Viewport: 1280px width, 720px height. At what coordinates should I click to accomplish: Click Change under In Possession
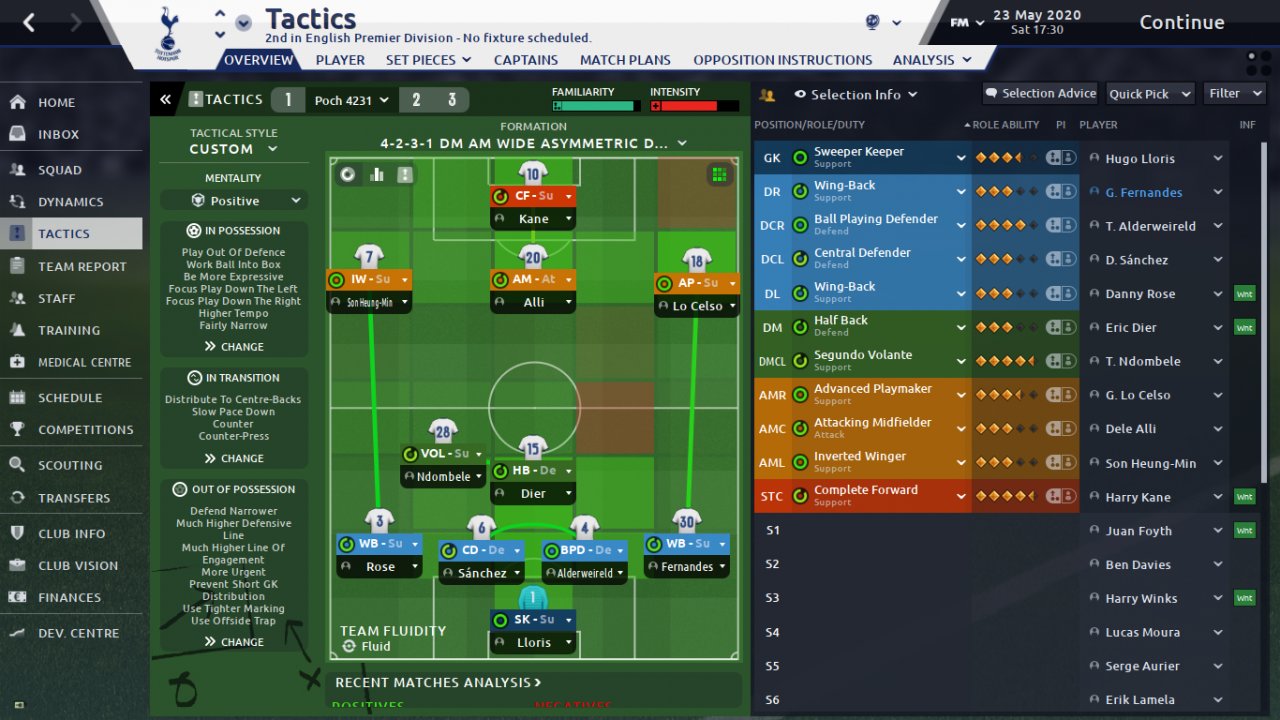point(234,347)
